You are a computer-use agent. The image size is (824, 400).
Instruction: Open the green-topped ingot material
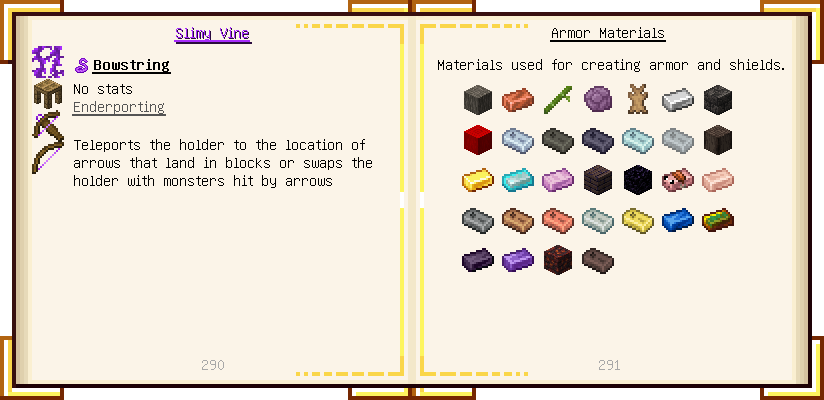coord(718,220)
